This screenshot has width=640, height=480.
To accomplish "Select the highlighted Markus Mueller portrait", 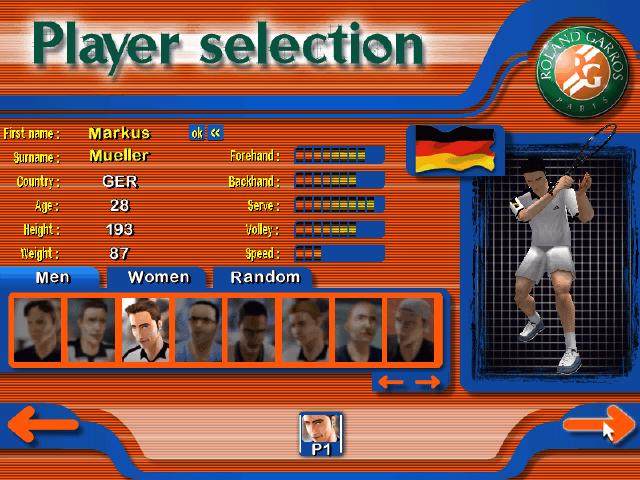I will pyautogui.click(x=146, y=330).
